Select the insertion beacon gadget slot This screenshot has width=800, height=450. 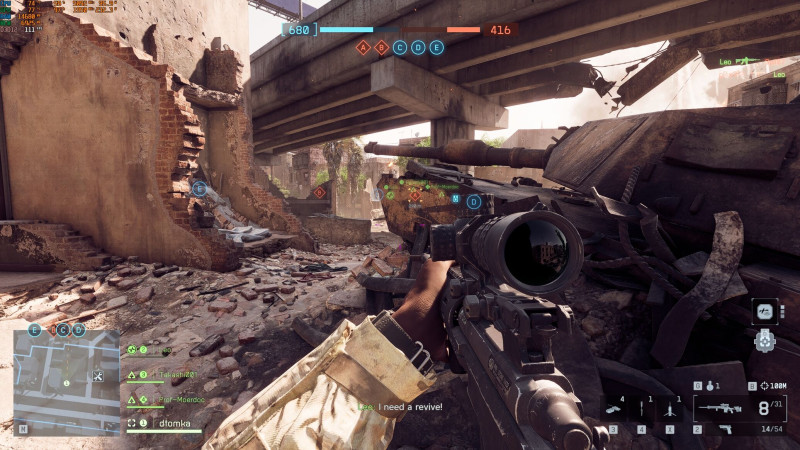[x=669, y=408]
